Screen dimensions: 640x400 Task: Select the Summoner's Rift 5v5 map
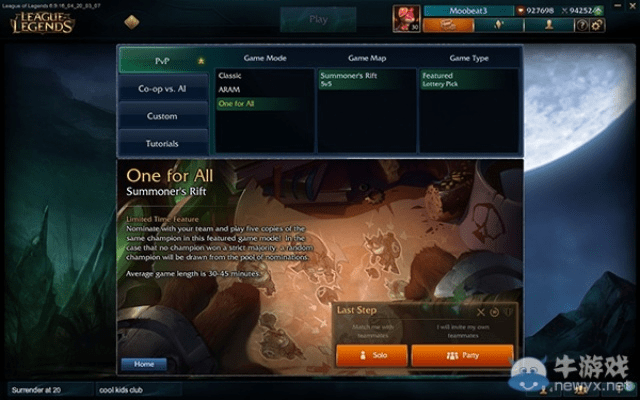click(350, 79)
